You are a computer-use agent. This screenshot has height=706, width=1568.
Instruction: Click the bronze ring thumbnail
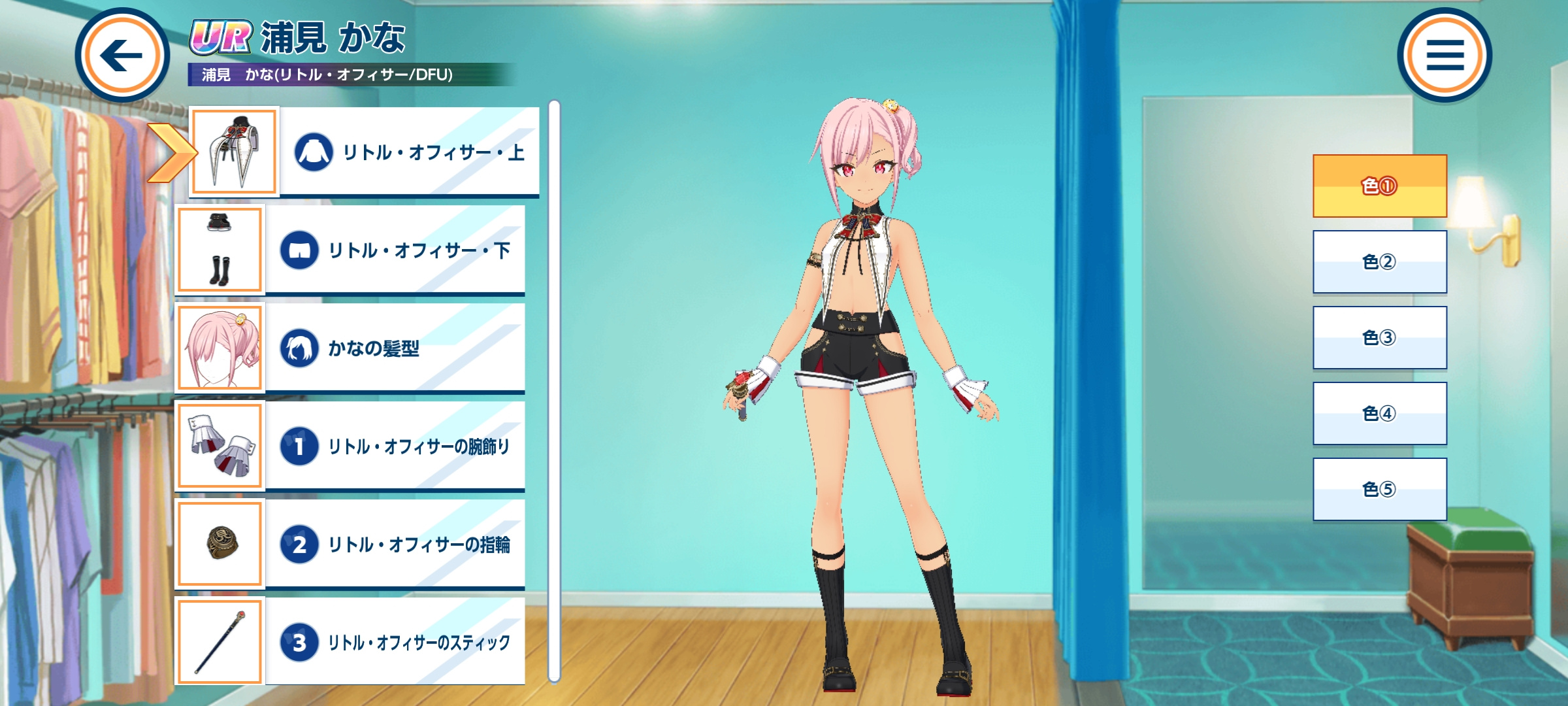220,544
